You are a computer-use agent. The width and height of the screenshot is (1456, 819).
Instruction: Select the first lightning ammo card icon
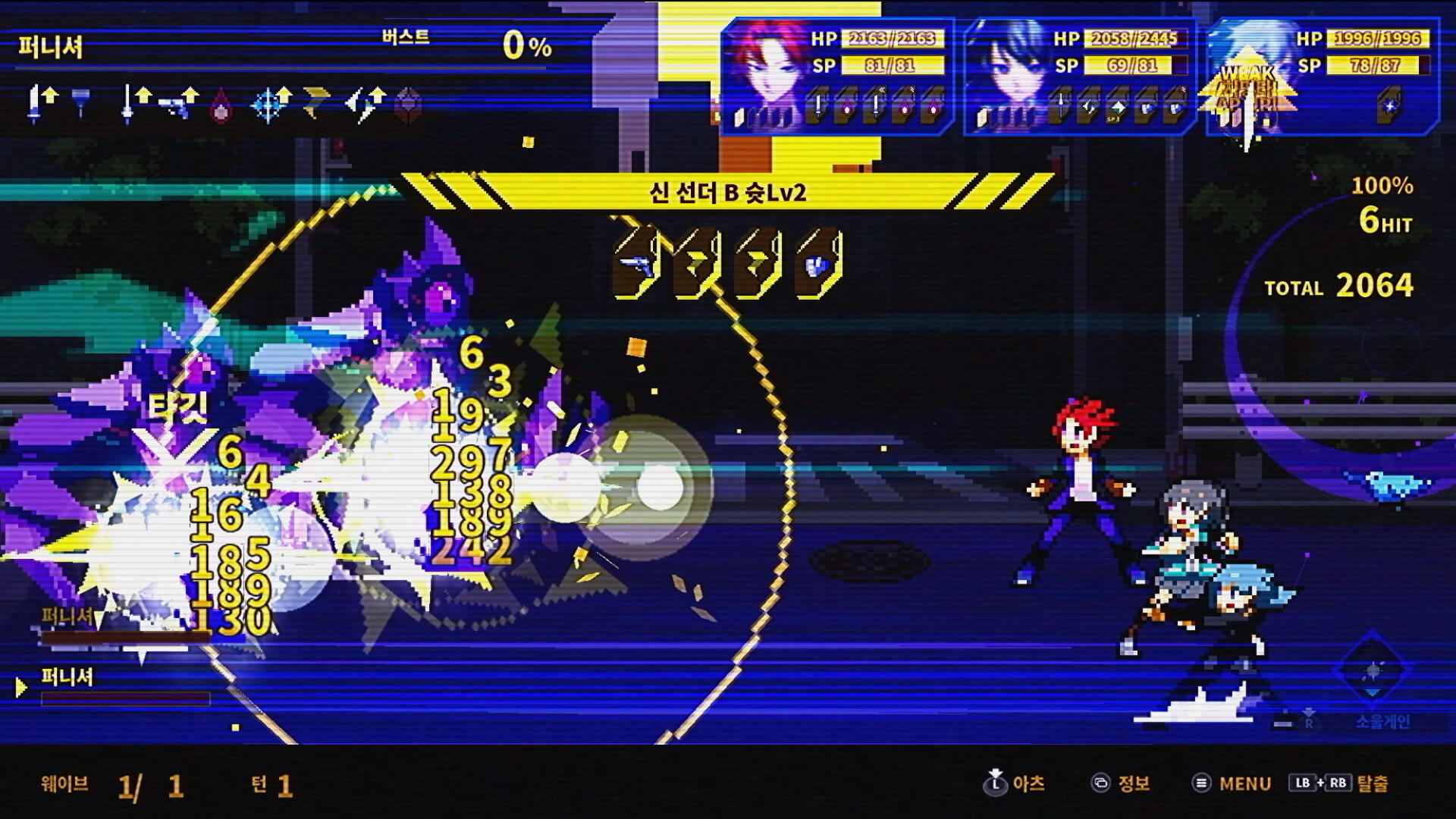point(695,265)
